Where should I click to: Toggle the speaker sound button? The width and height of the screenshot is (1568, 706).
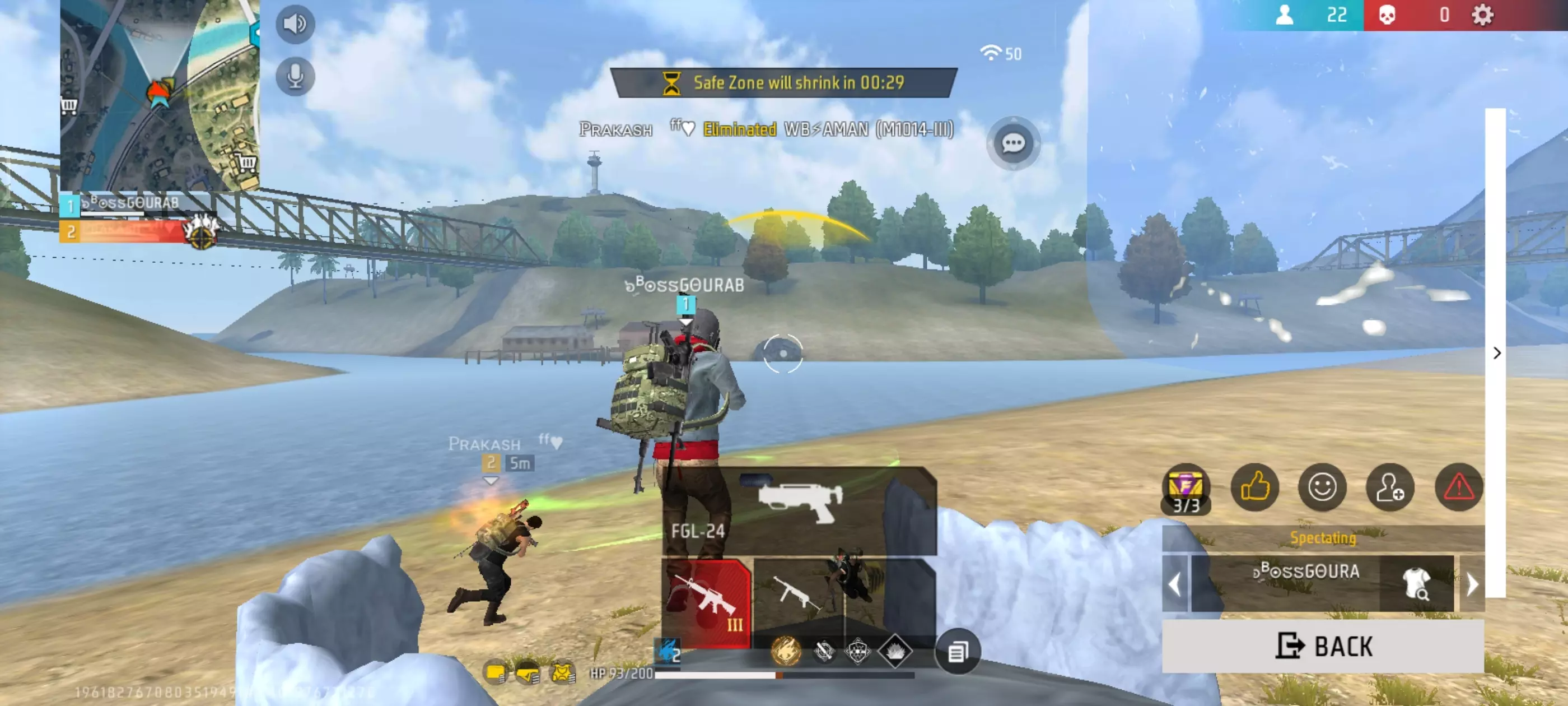pos(295,24)
